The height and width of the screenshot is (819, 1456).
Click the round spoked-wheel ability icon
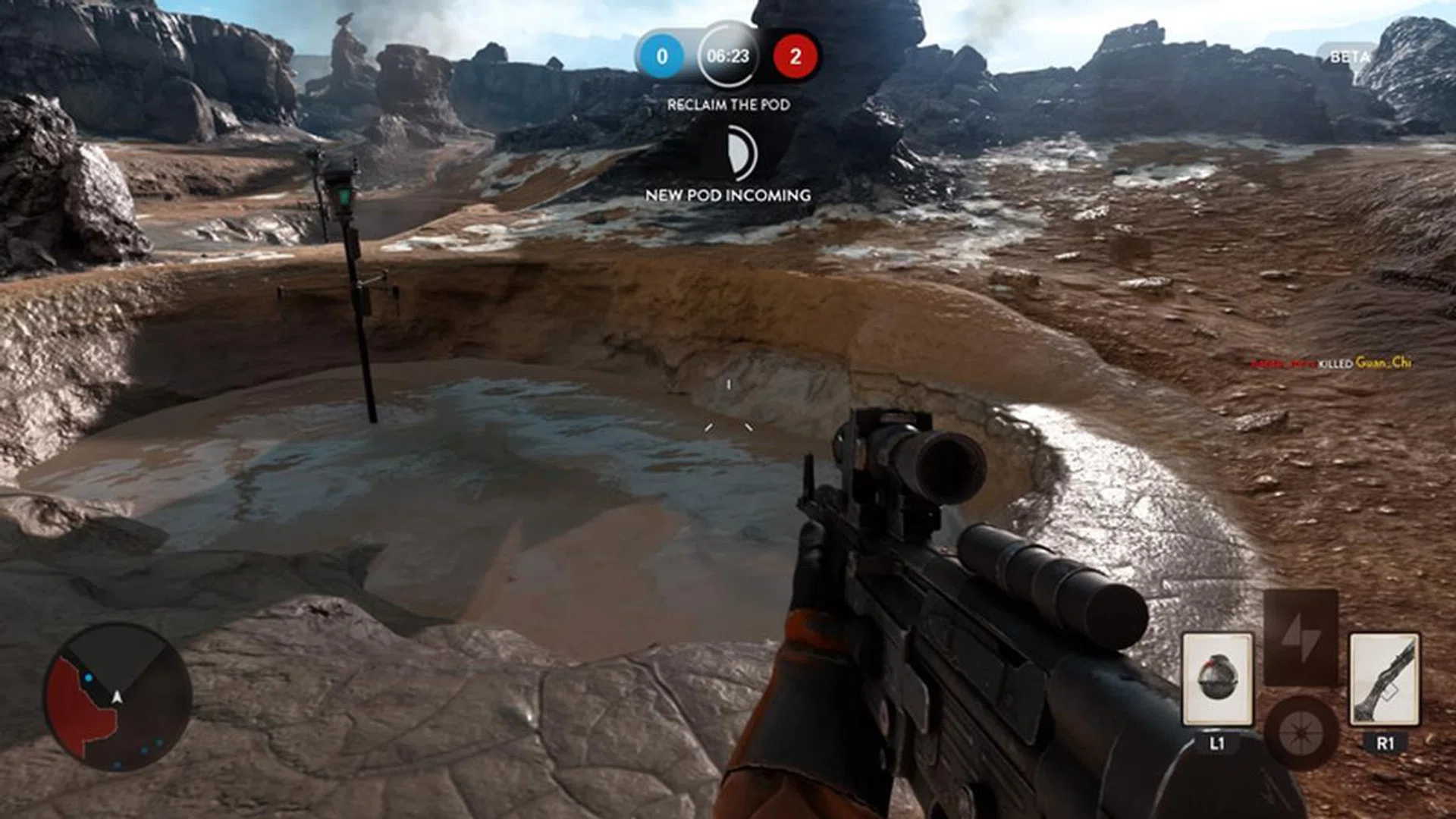coord(1300,733)
